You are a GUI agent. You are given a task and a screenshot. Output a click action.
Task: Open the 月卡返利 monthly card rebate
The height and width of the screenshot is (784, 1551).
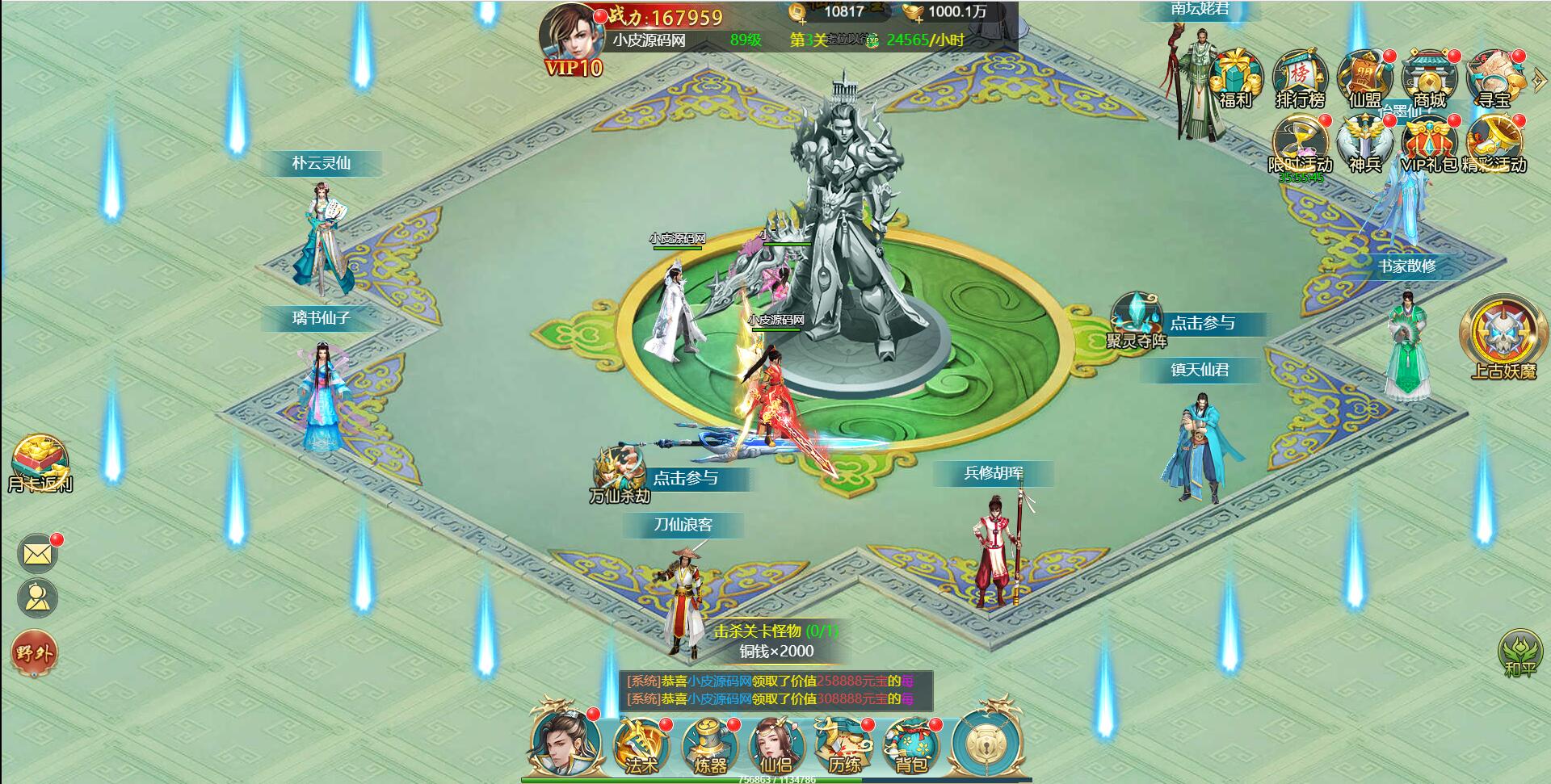point(40,464)
